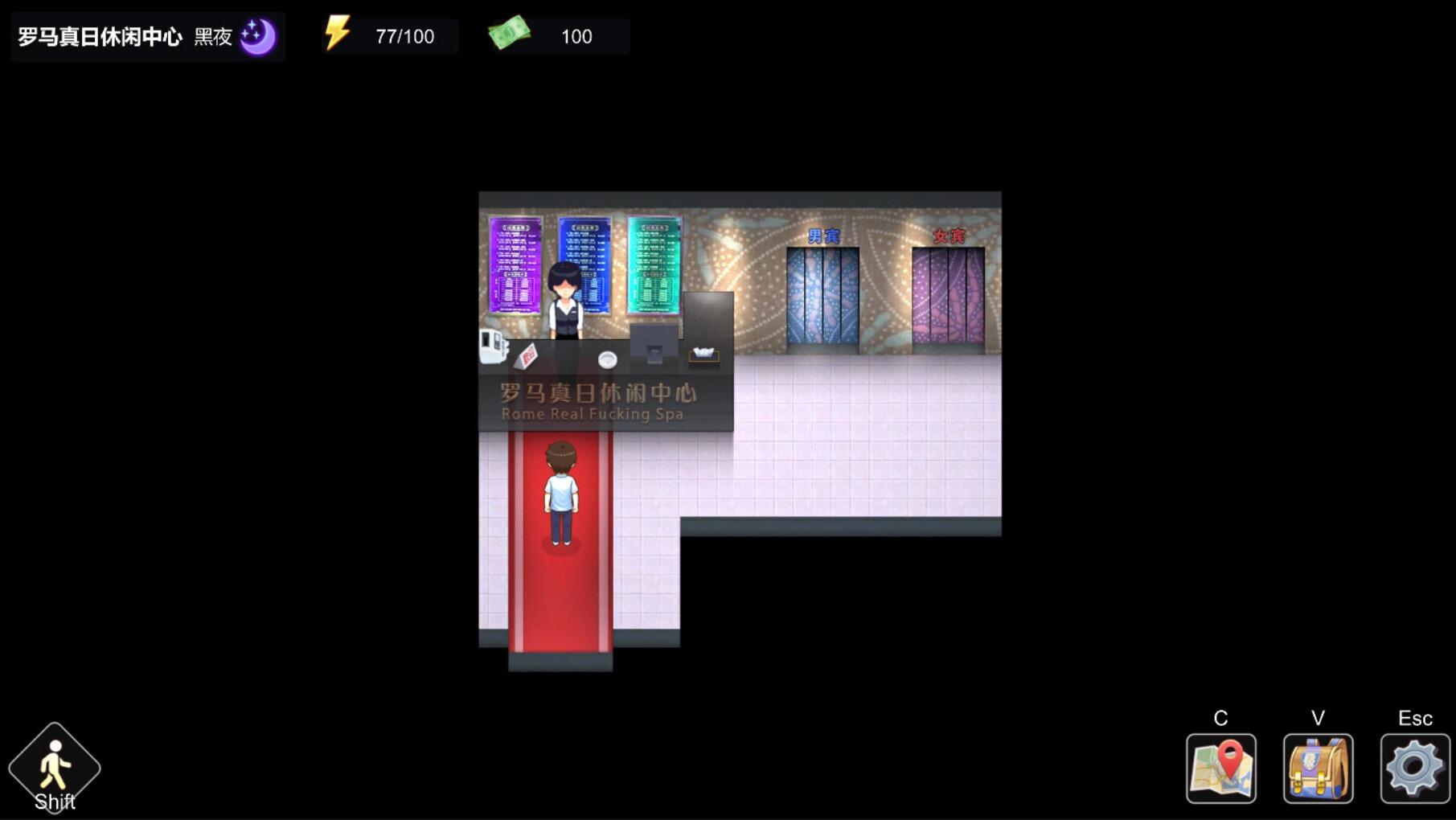Click the green price board poster
Screen dimensions: 1456x820
pos(651,265)
